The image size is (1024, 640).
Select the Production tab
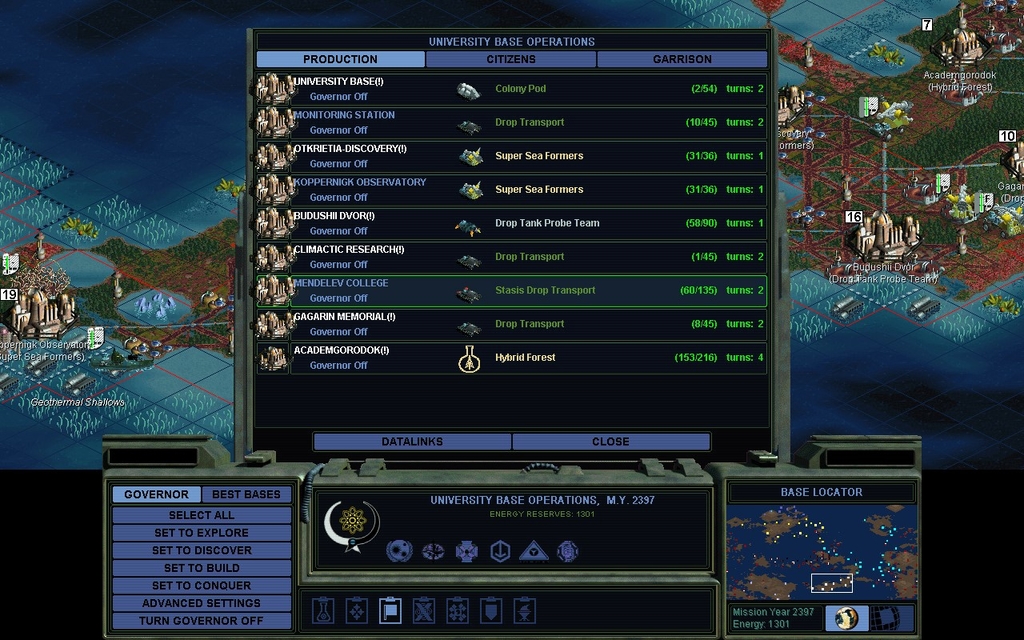pyautogui.click(x=340, y=59)
